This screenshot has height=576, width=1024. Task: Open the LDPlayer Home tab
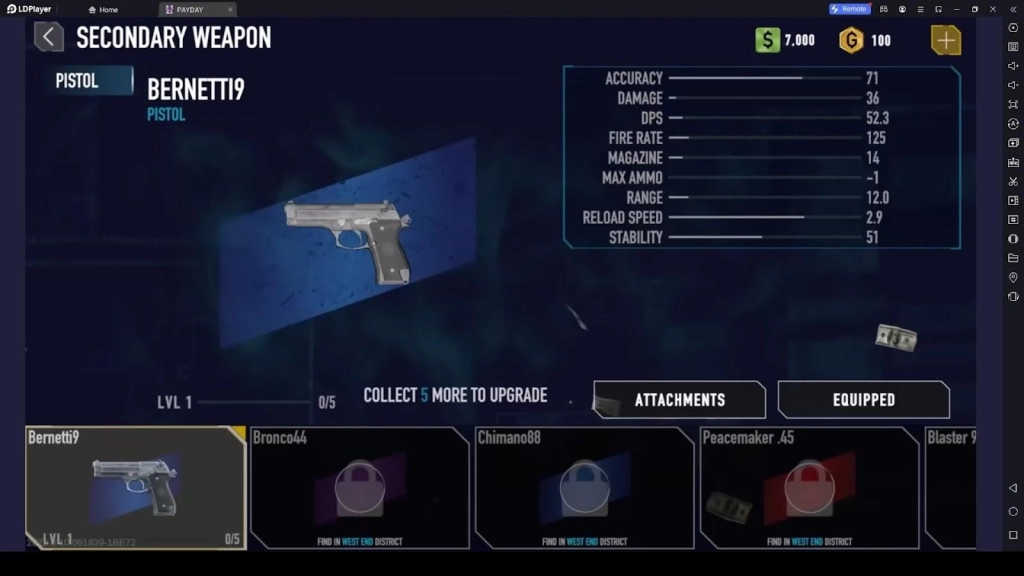pyautogui.click(x=103, y=9)
